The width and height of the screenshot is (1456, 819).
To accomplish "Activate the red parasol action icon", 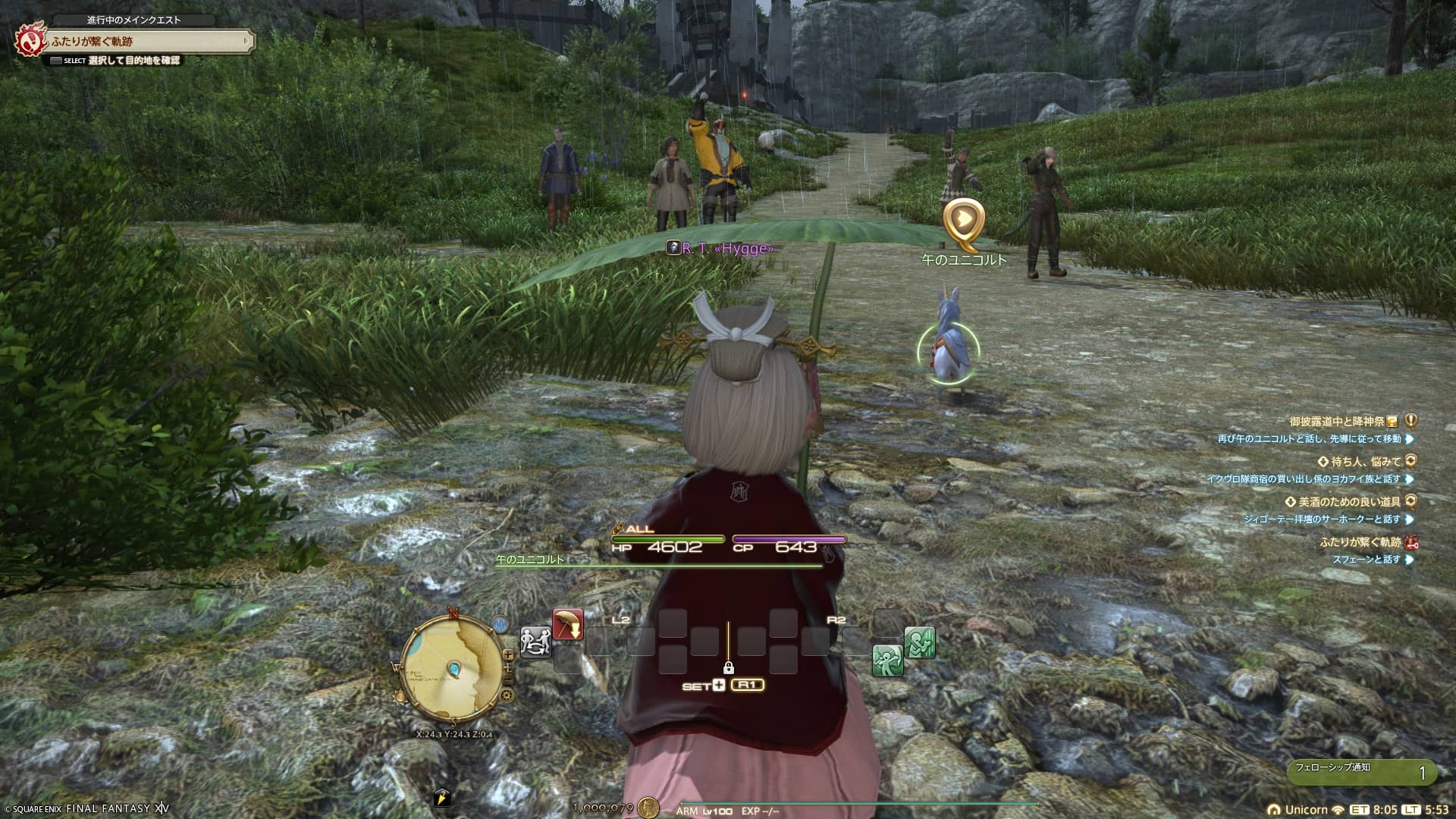I will pos(568,625).
